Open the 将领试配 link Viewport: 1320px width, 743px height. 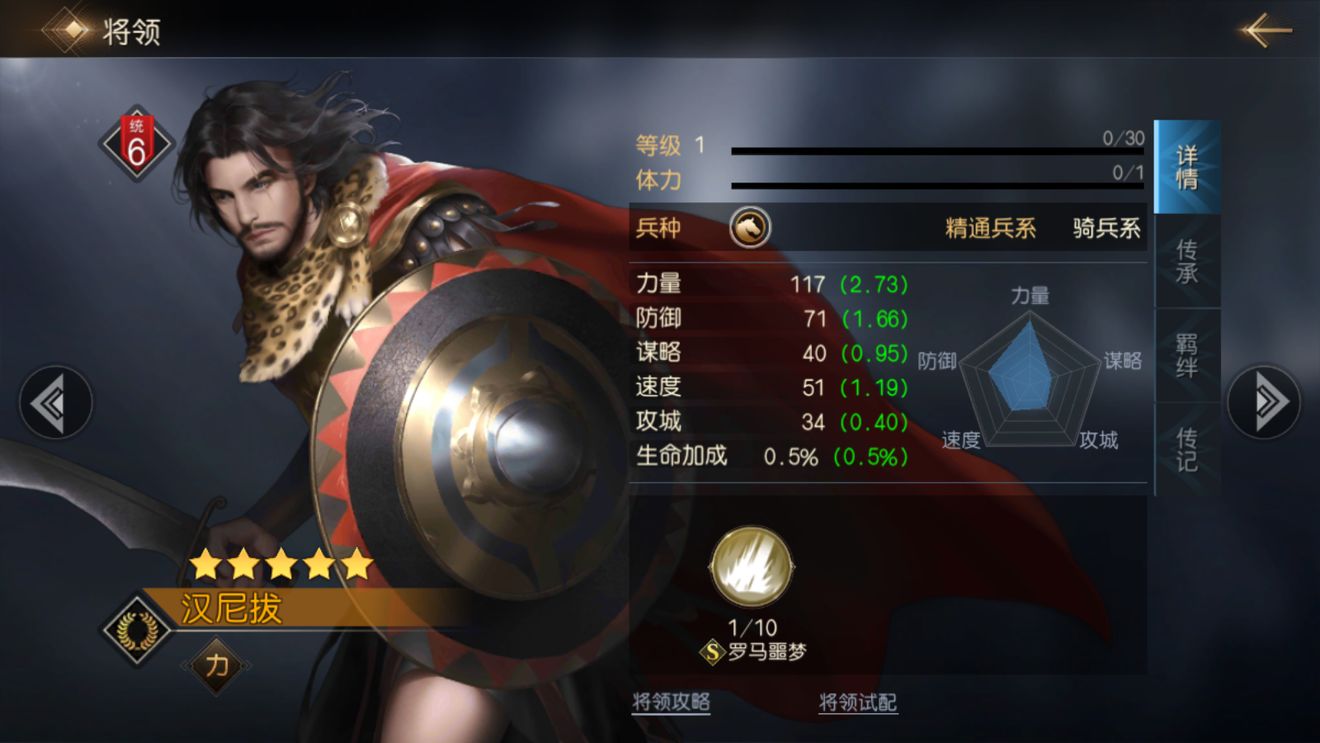(x=857, y=702)
